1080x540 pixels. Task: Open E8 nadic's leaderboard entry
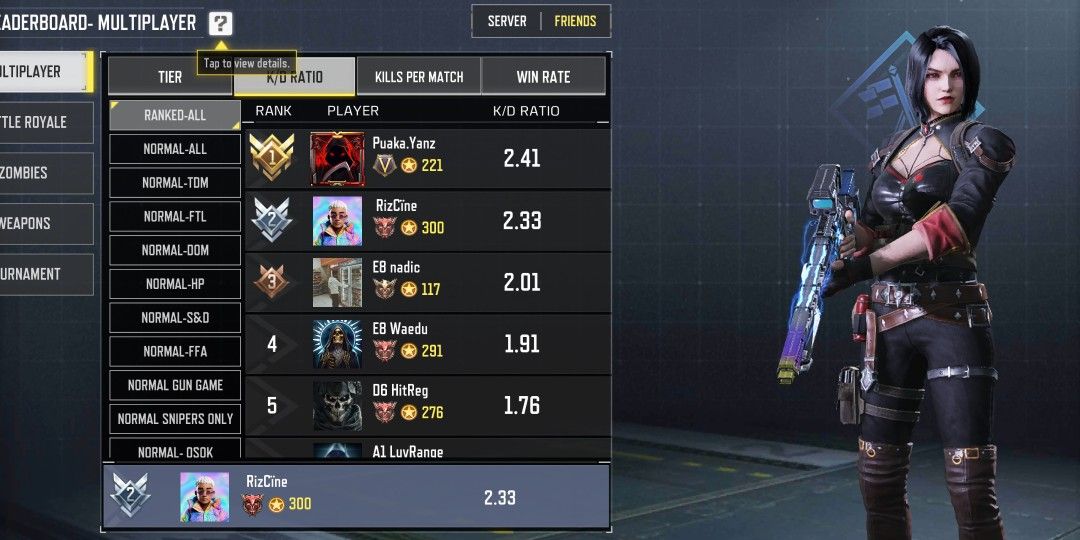(x=428, y=282)
